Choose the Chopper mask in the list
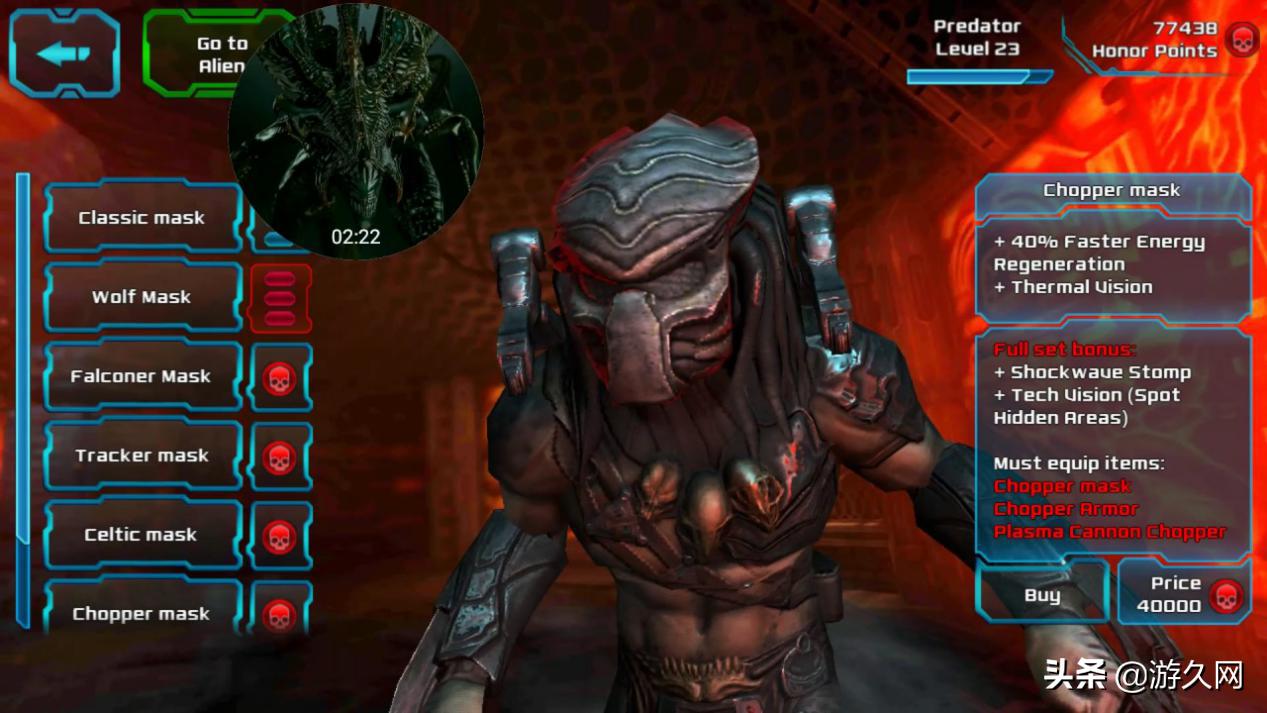1267x713 pixels. pos(142,611)
